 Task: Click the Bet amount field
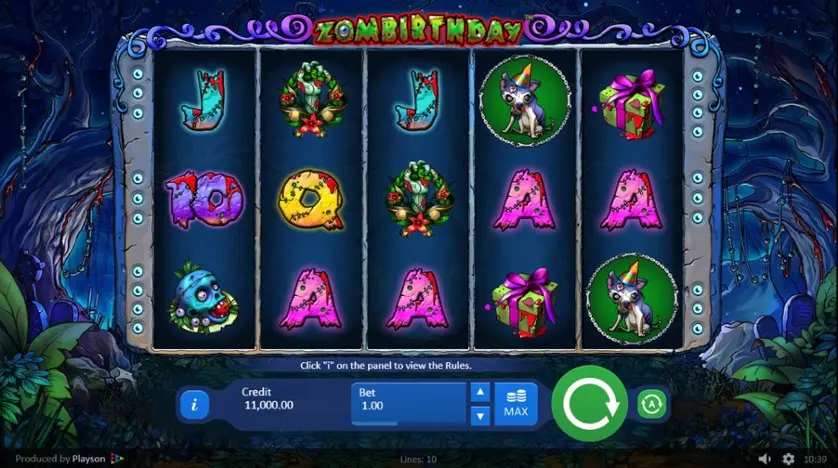(x=410, y=403)
